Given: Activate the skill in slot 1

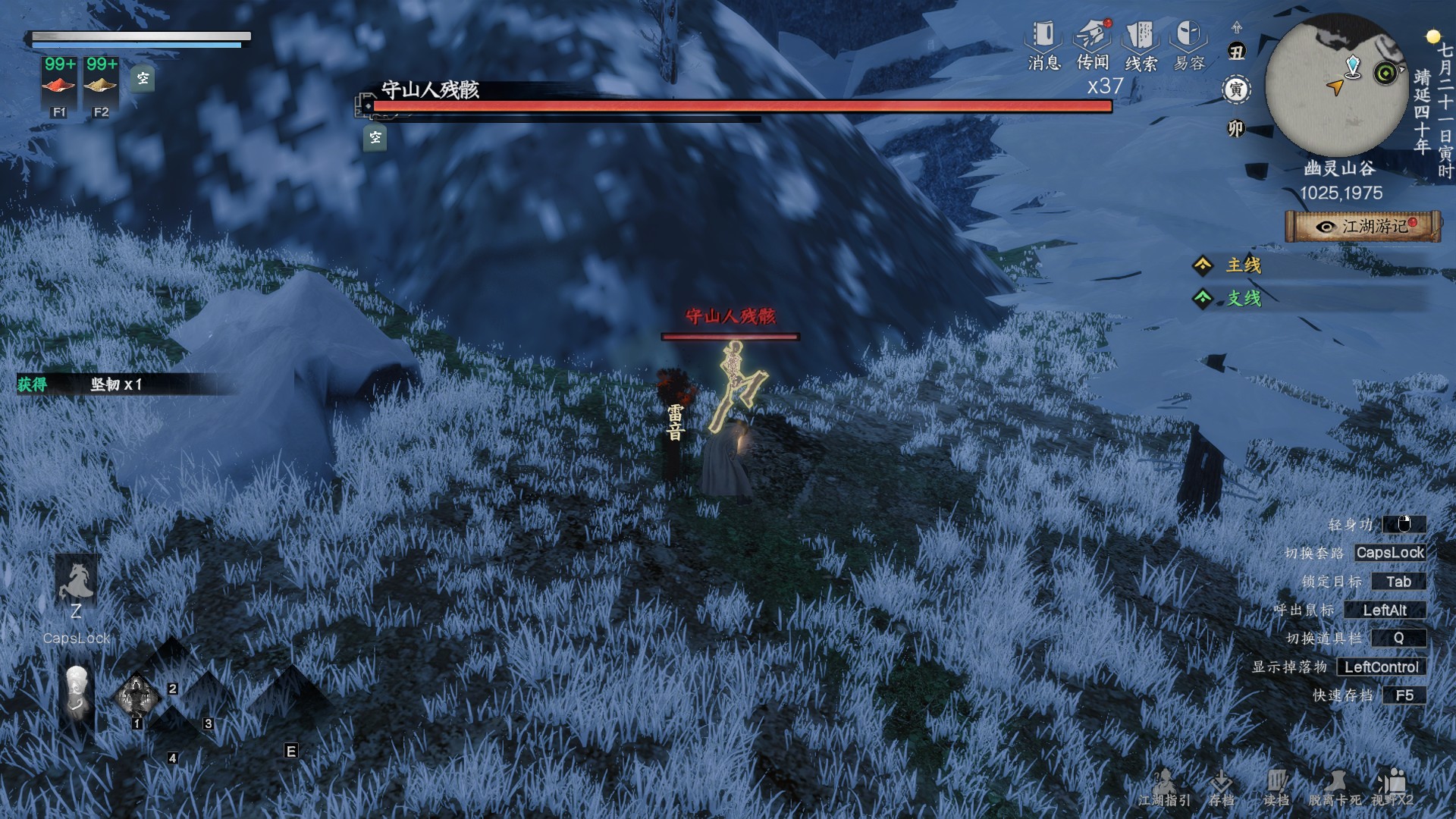Looking at the screenshot, I should 136,695.
